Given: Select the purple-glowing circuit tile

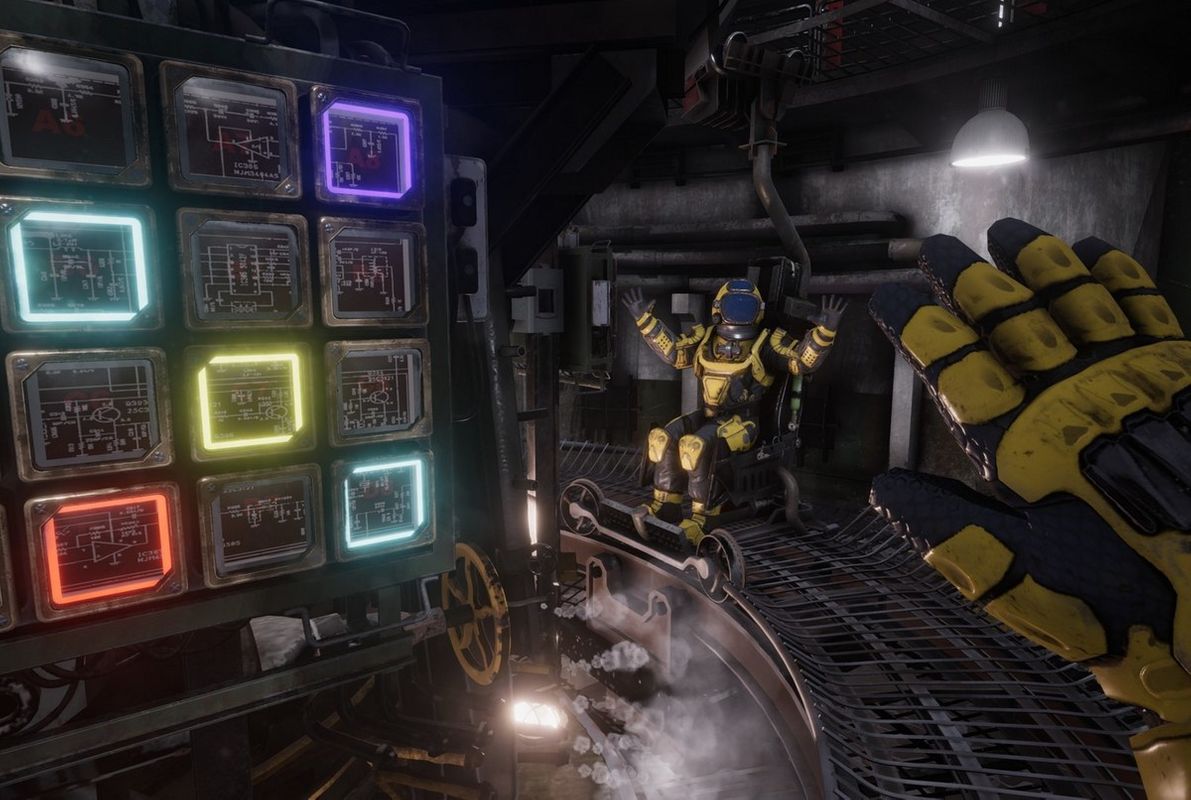Looking at the screenshot, I should (x=366, y=150).
